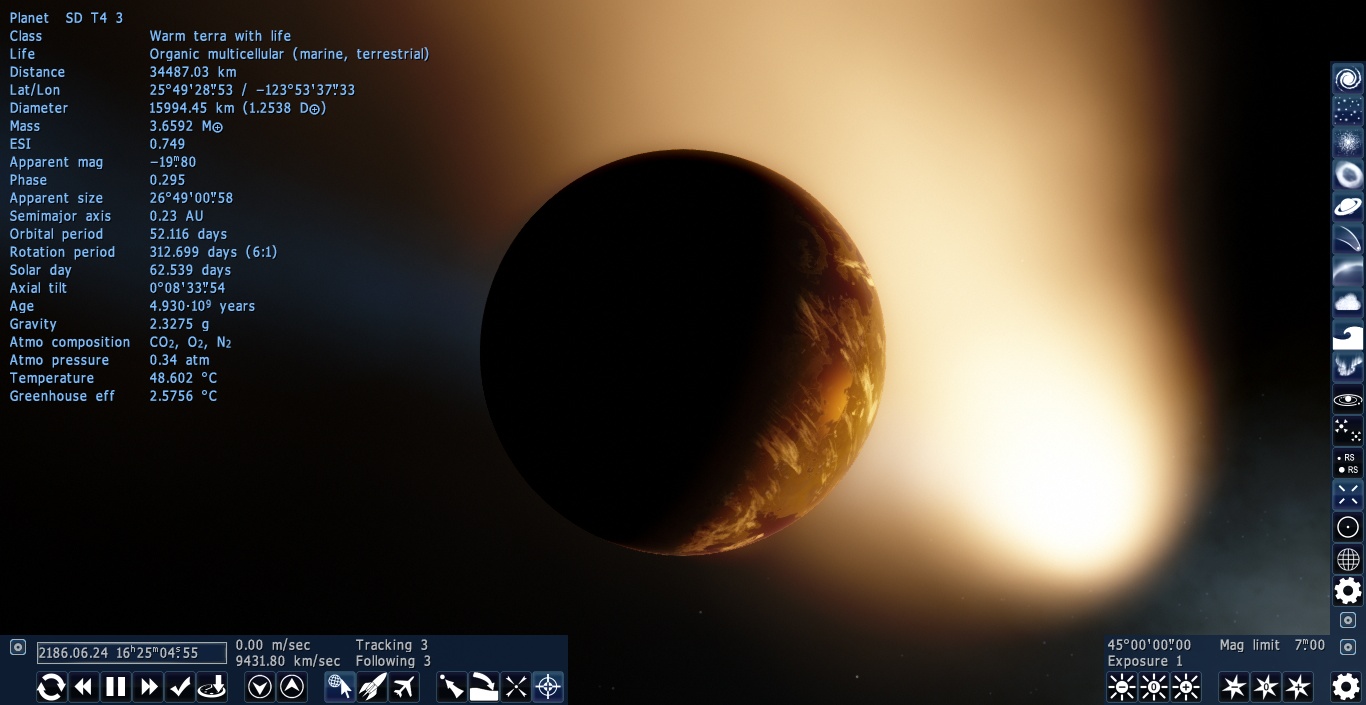Toggle planets with the ringed planet icon
Image resolution: width=1366 pixels, height=705 pixels.
click(x=1348, y=207)
